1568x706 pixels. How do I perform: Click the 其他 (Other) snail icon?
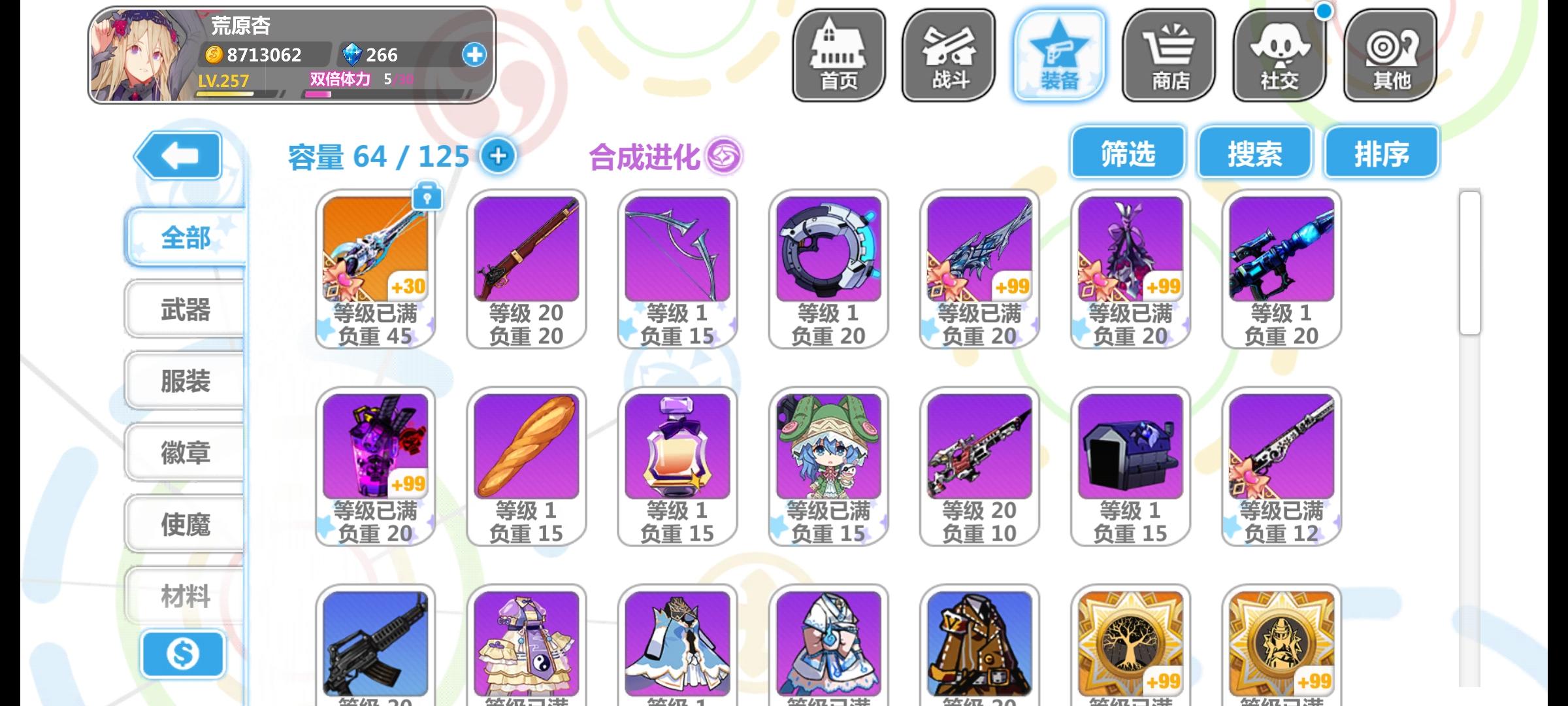[1390, 55]
